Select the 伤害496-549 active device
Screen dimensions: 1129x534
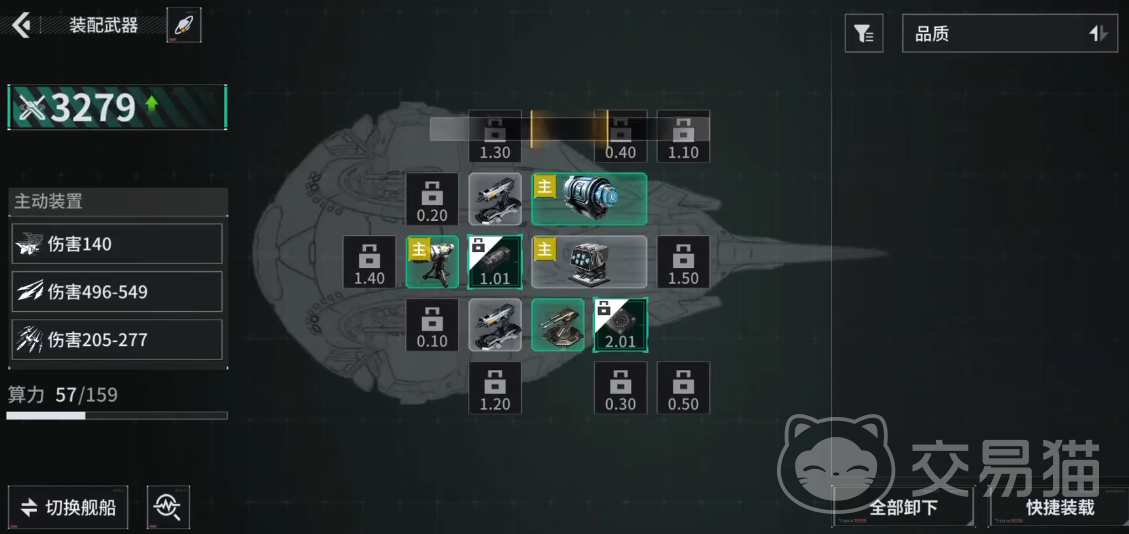coord(117,292)
